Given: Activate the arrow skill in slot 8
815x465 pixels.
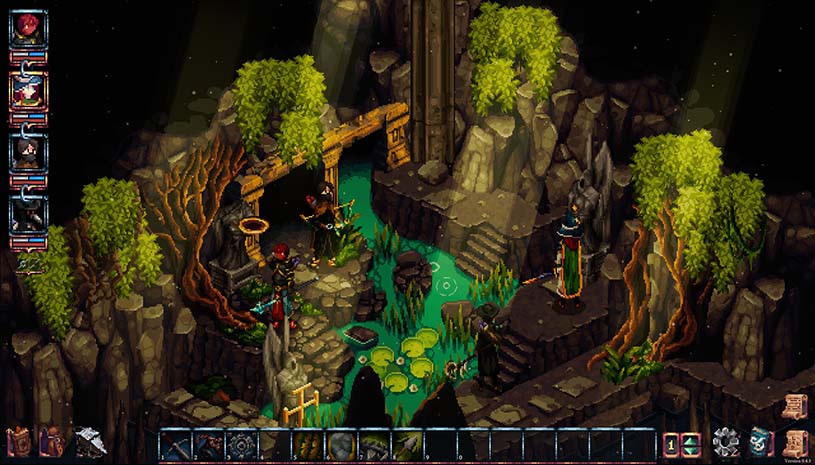Looking at the screenshot, I should [407, 443].
